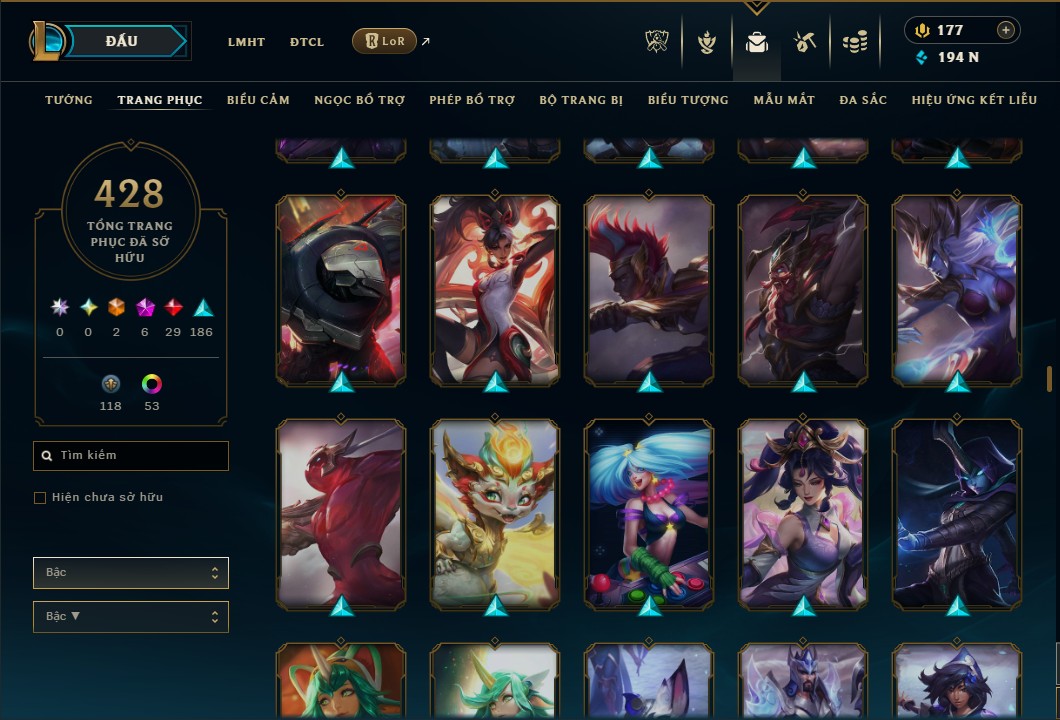Image resolution: width=1060 pixels, height=720 pixels.
Task: Select the PHÉP BỔ TRỢ tab
Action: (x=472, y=100)
